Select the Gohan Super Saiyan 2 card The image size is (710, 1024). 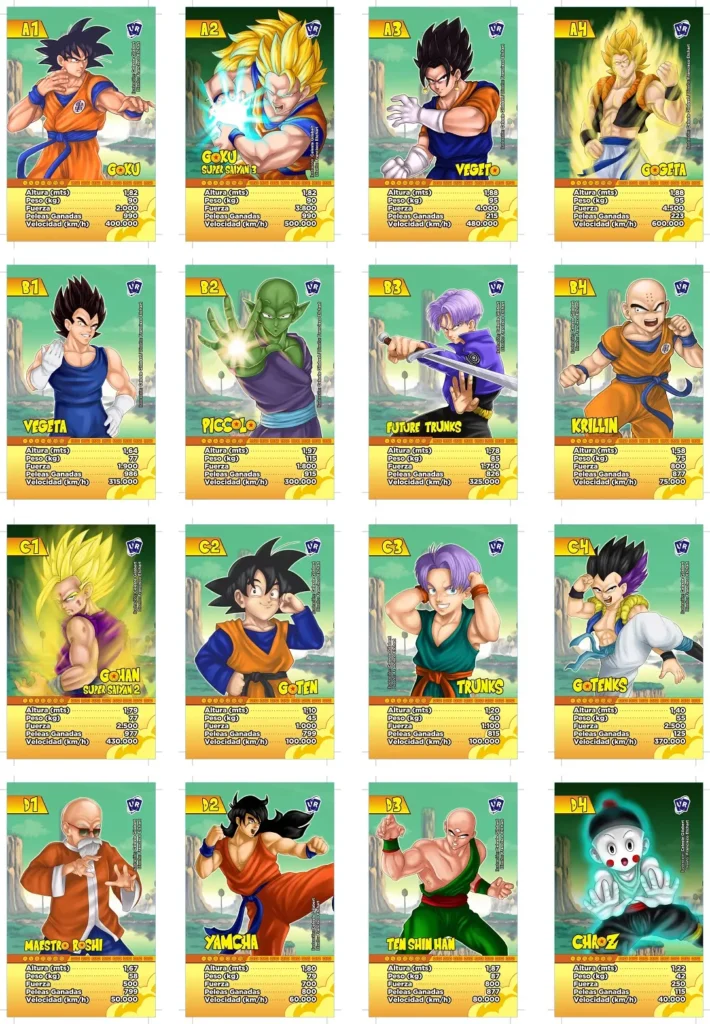tap(81, 641)
